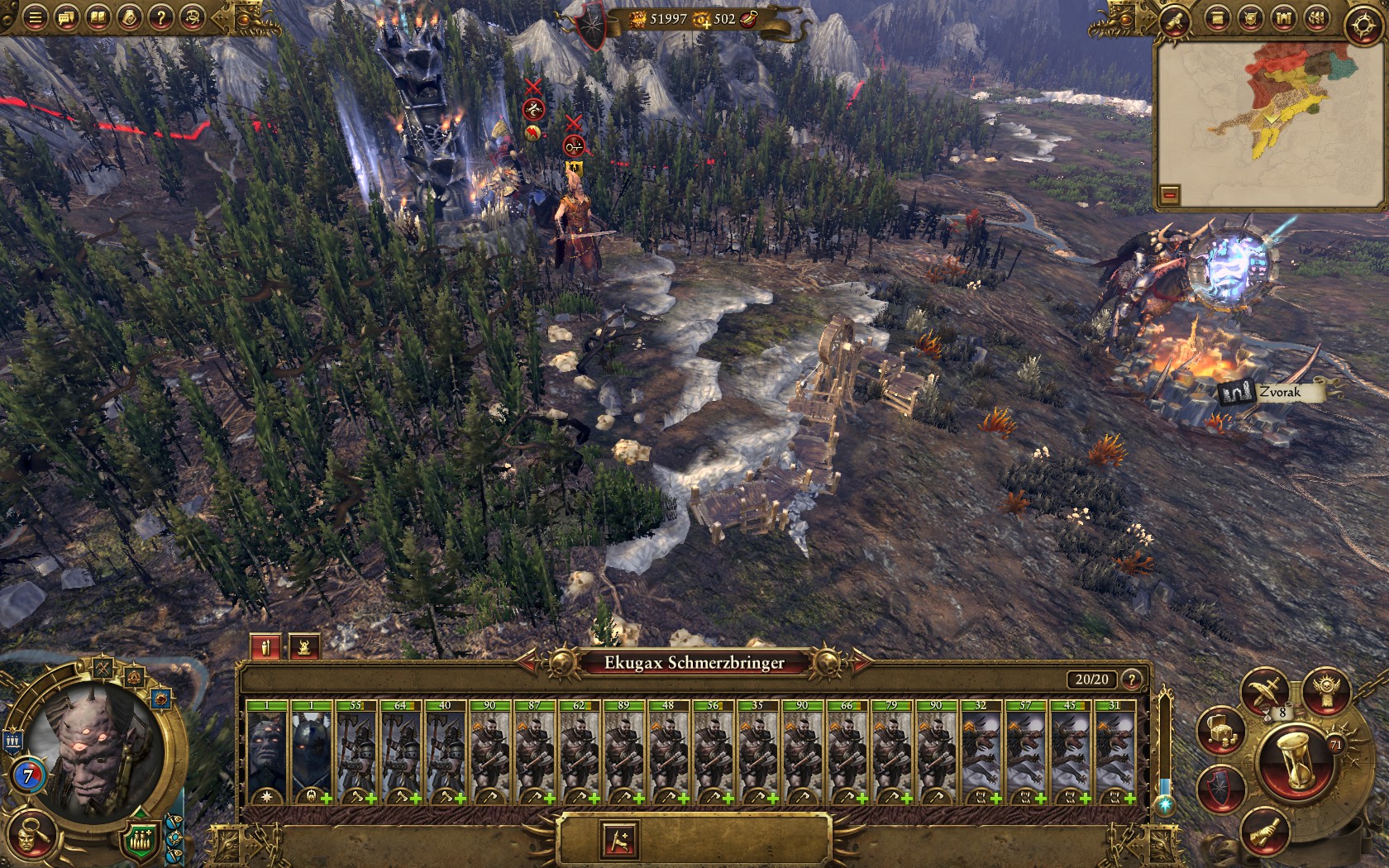Click the compass button above minimap
Screen dimensions: 1389x868
point(1363,25)
